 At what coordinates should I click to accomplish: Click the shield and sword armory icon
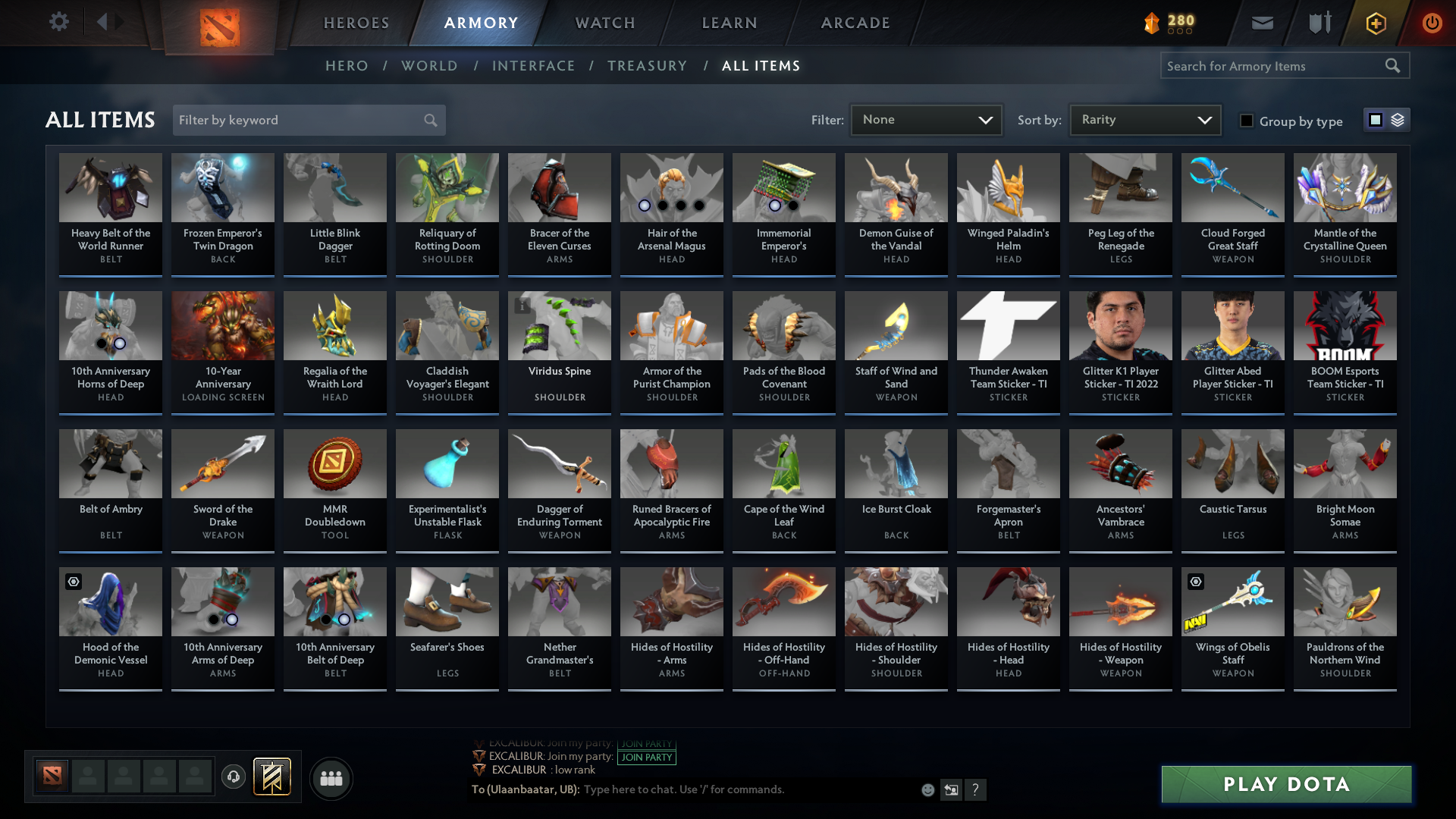point(1319,23)
